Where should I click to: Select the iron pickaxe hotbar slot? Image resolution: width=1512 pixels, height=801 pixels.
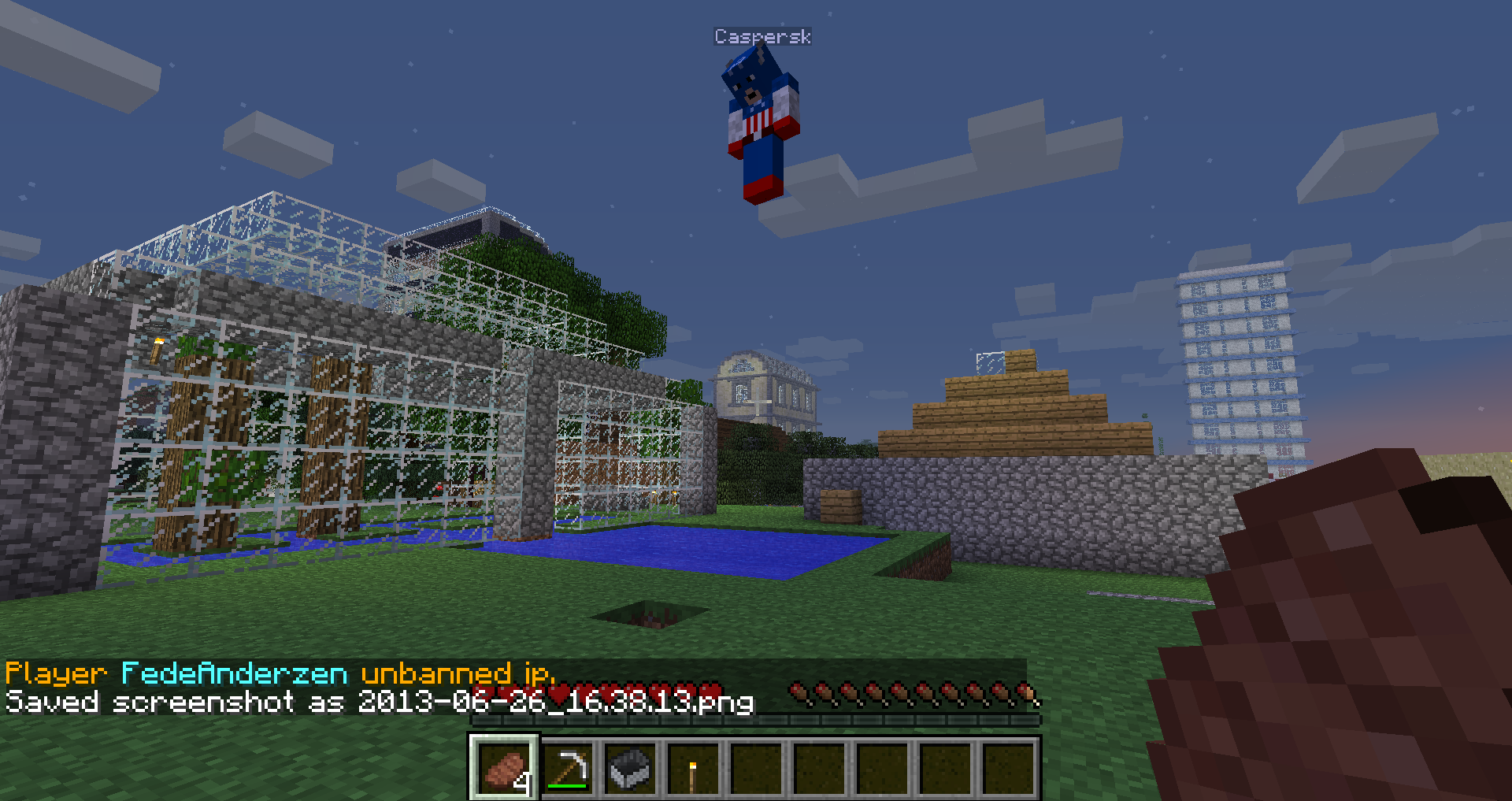[568, 768]
